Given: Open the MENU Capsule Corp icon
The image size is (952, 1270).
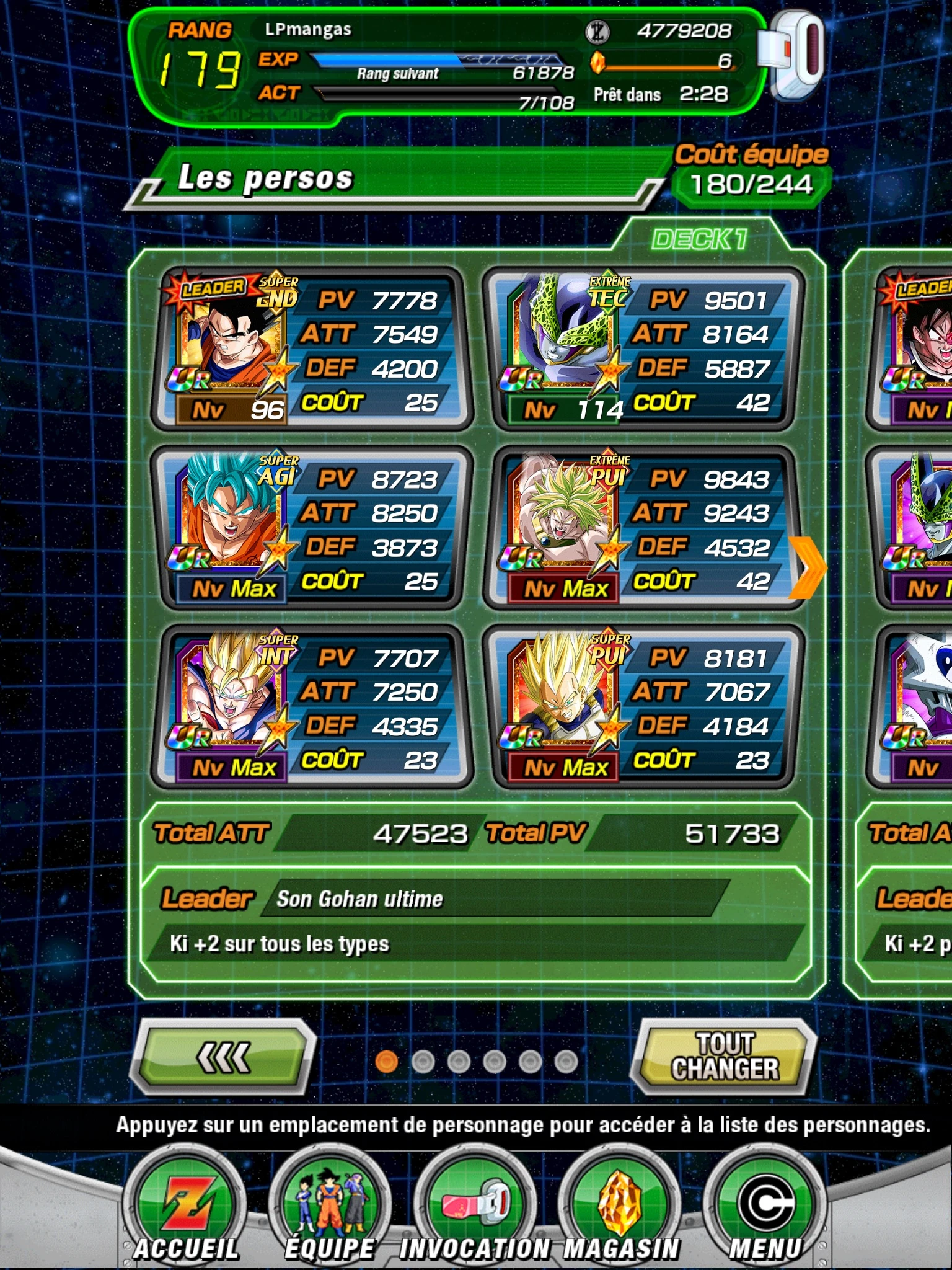Looking at the screenshot, I should click(769, 1197).
